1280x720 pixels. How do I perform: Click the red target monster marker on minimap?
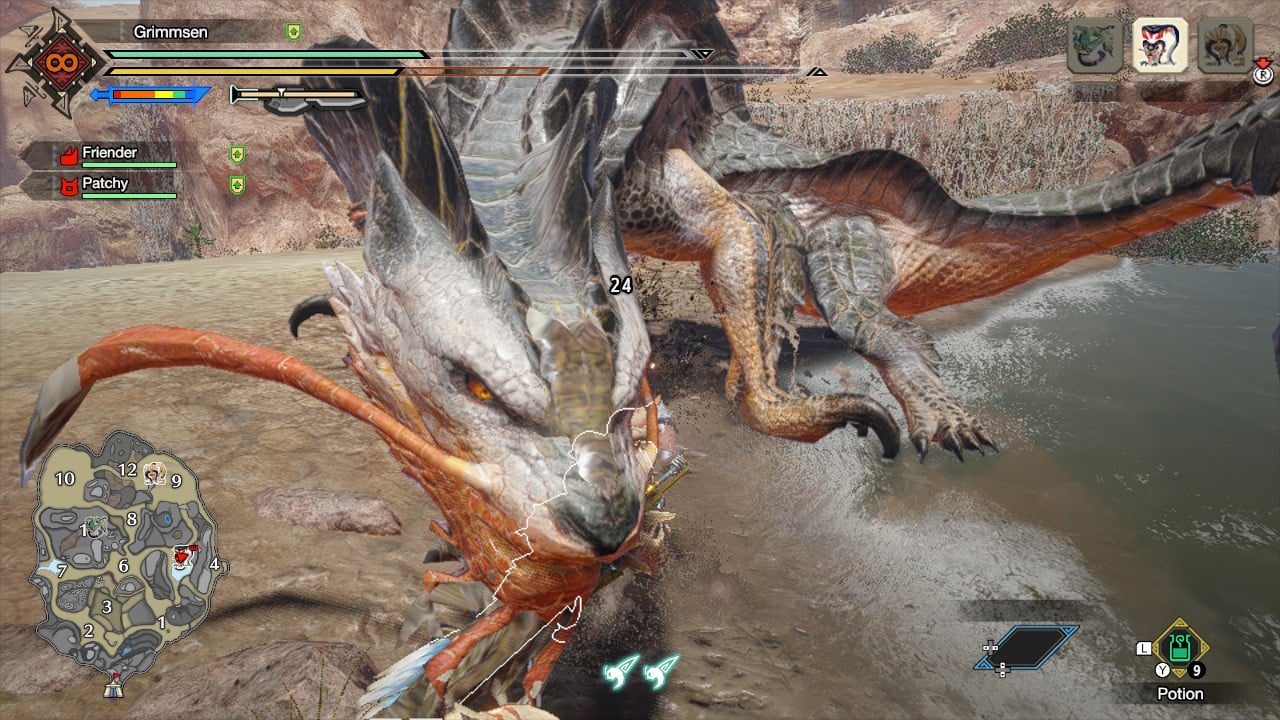click(182, 556)
